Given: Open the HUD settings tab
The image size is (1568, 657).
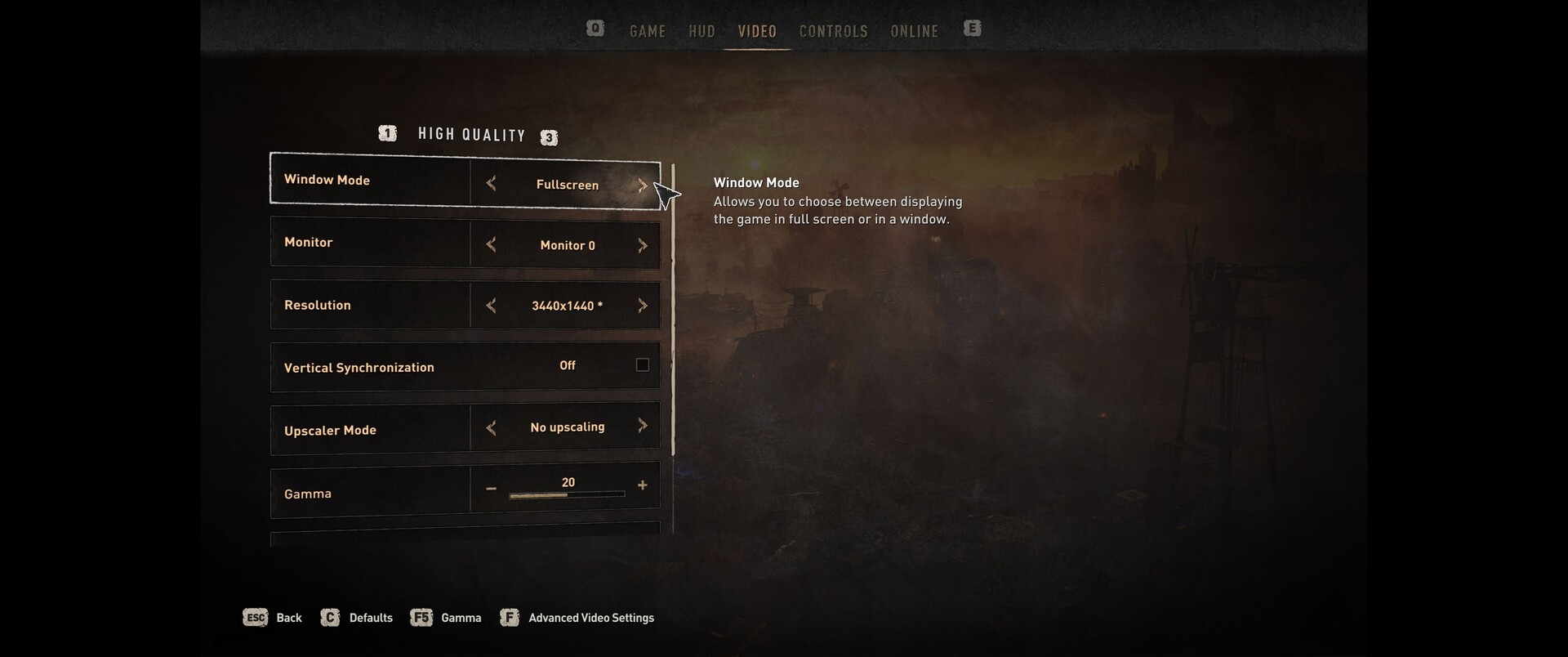Looking at the screenshot, I should (702, 31).
